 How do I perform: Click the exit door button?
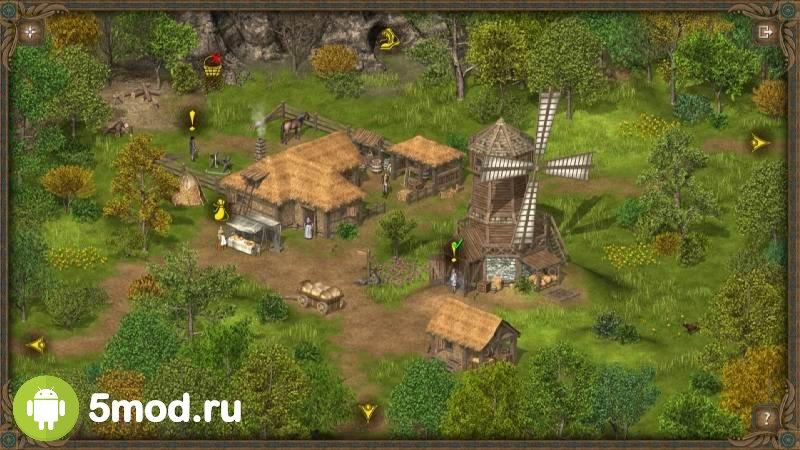pyautogui.click(x=767, y=31)
